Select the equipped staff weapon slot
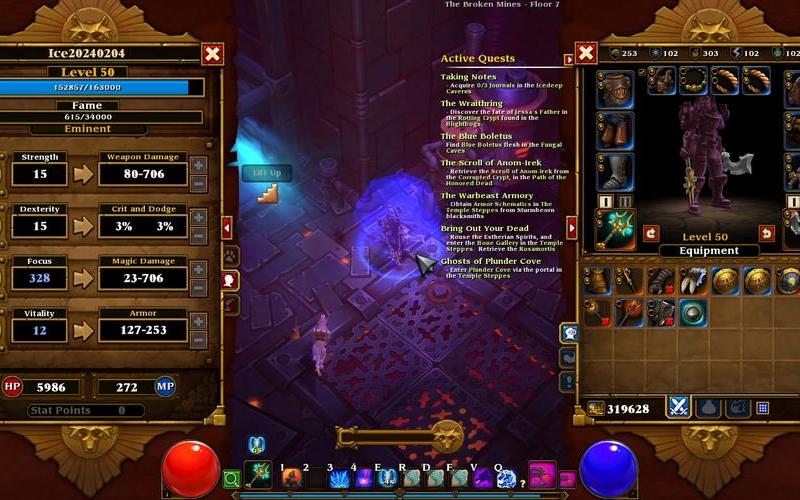The image size is (800, 500). coord(614,229)
